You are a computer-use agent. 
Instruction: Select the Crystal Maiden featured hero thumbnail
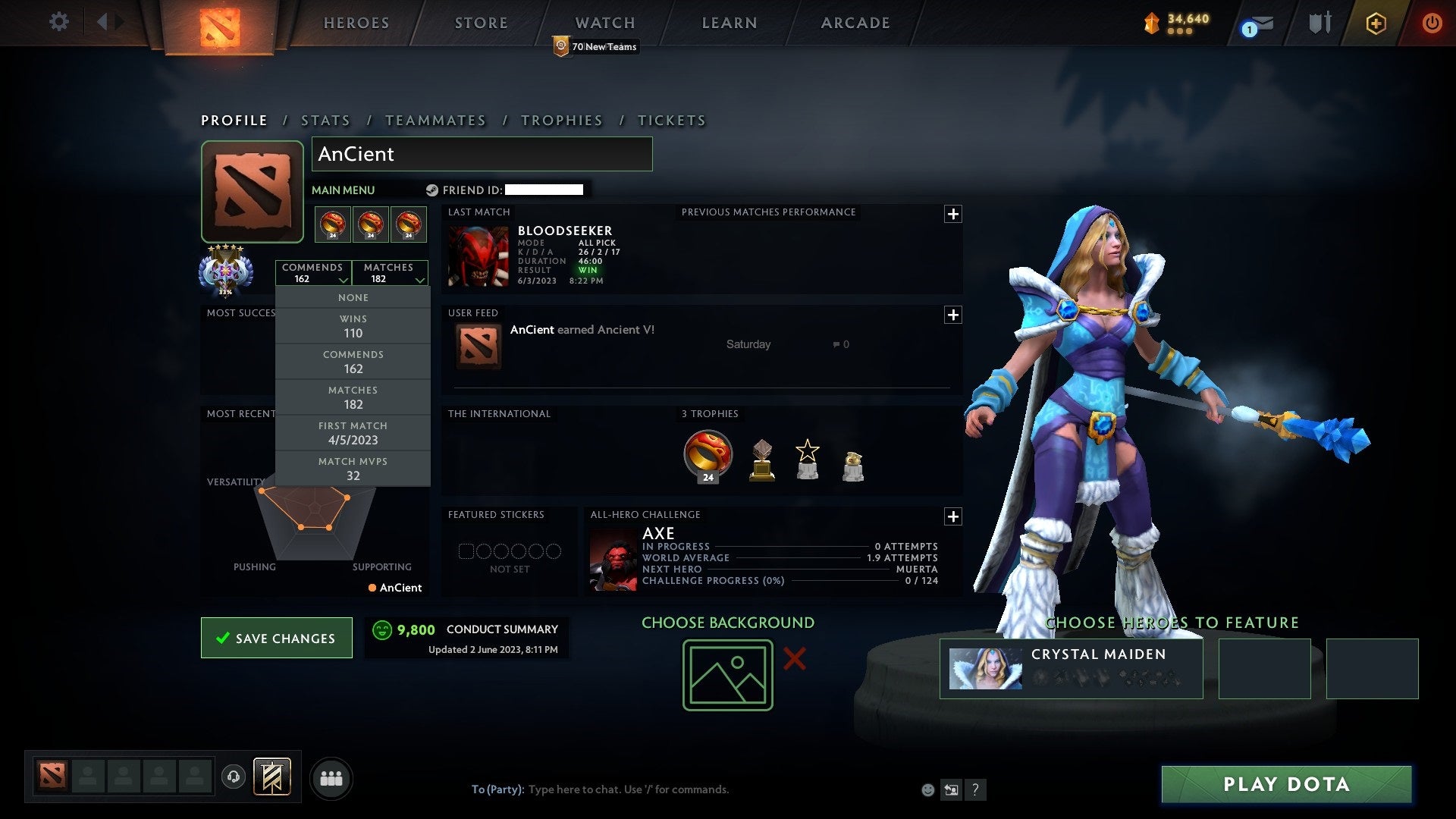point(986,668)
